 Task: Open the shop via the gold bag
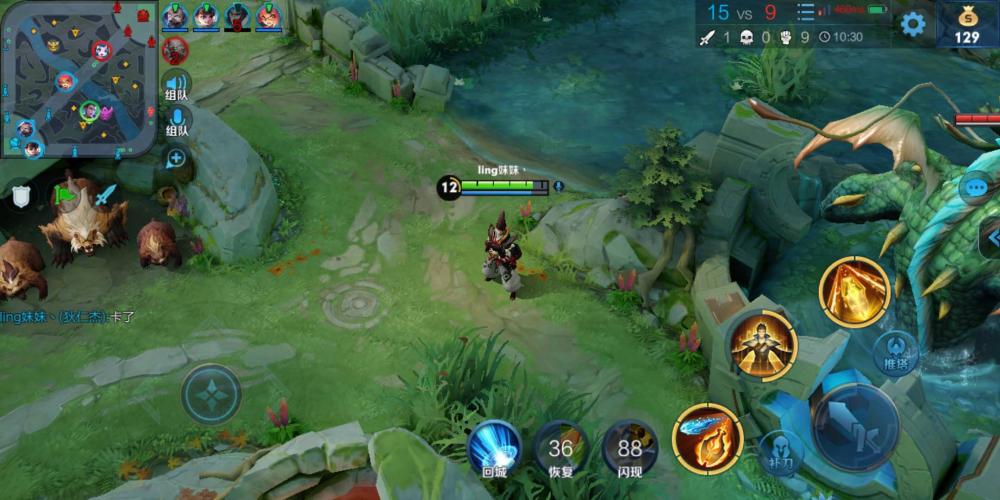(x=966, y=24)
